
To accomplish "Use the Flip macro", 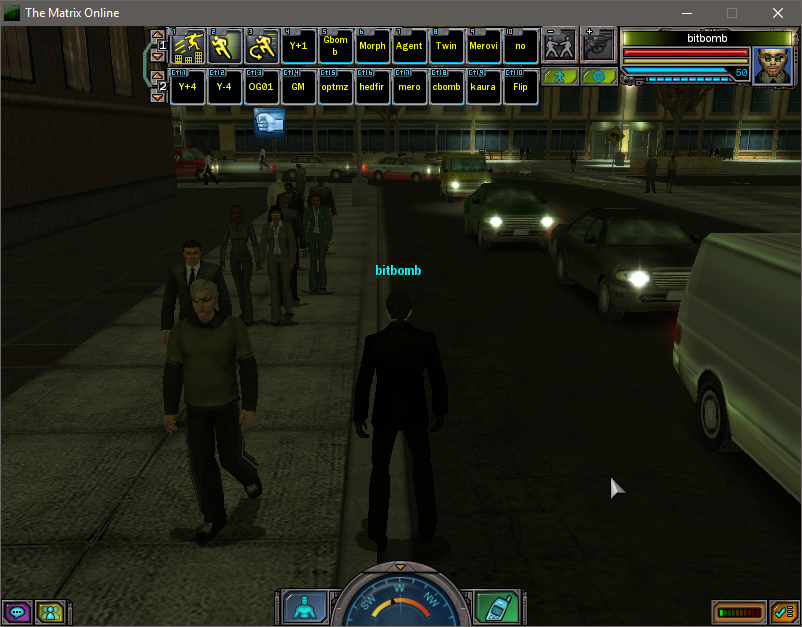I will click(520, 87).
